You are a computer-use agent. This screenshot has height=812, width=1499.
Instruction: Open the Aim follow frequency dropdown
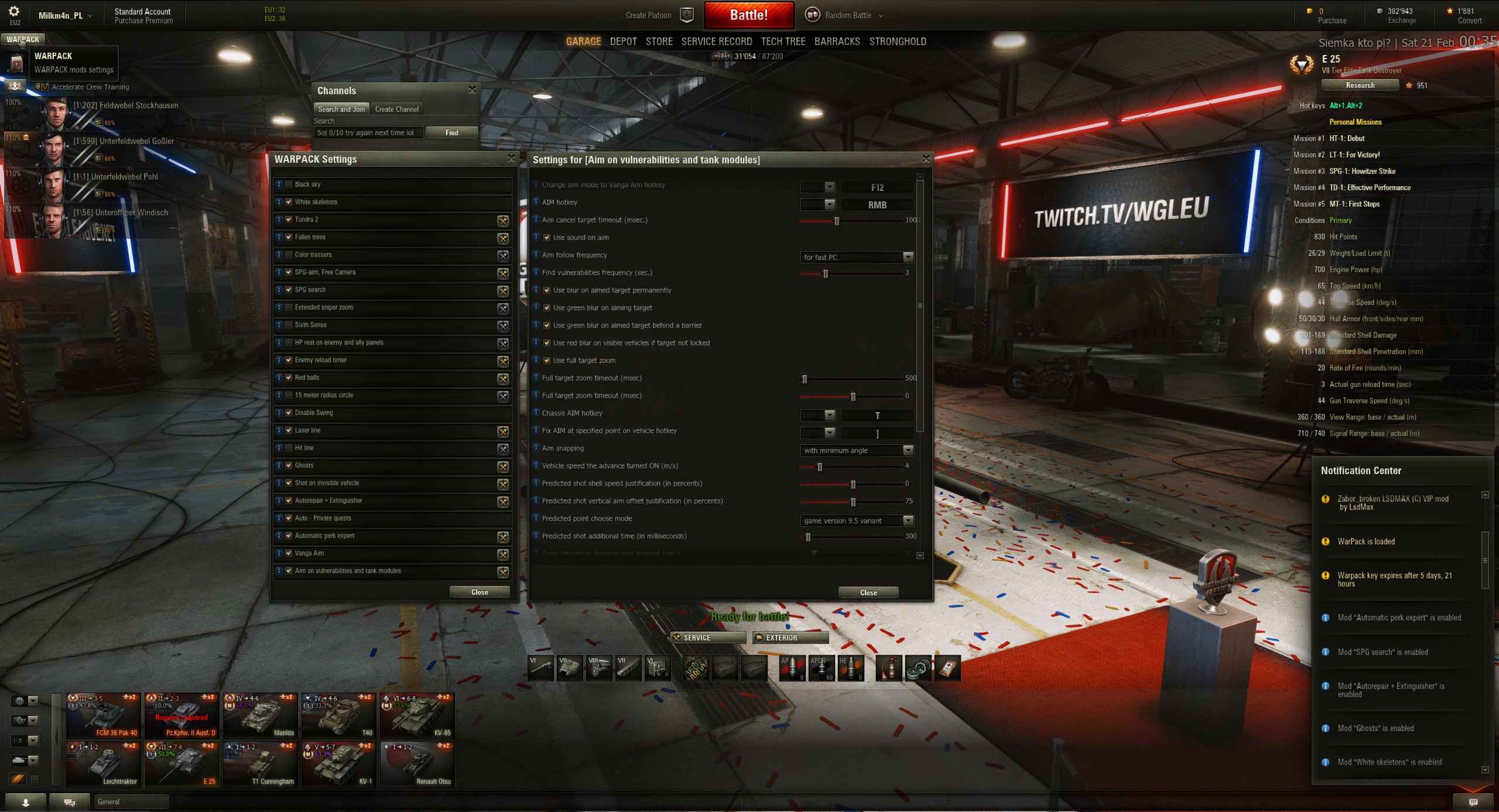click(x=857, y=257)
